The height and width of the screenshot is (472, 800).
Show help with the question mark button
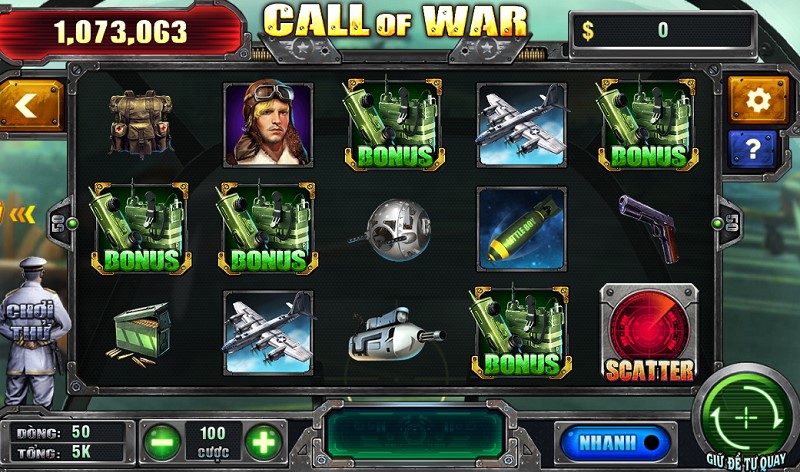click(x=758, y=150)
